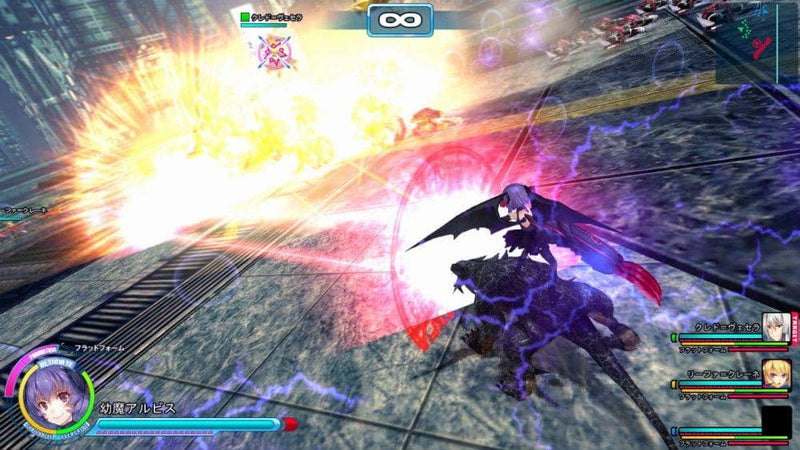
Task: Select the white-haired party member portrait
Action: (776, 326)
